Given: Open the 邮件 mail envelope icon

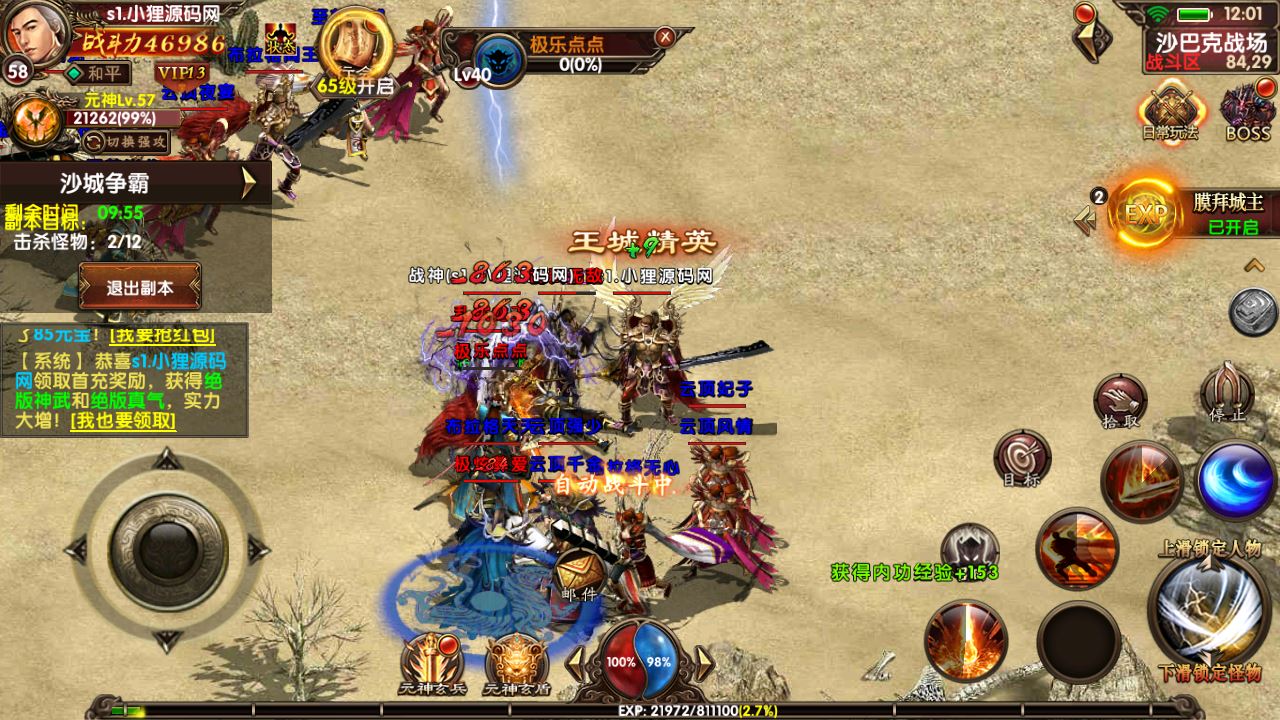Looking at the screenshot, I should point(578,576).
